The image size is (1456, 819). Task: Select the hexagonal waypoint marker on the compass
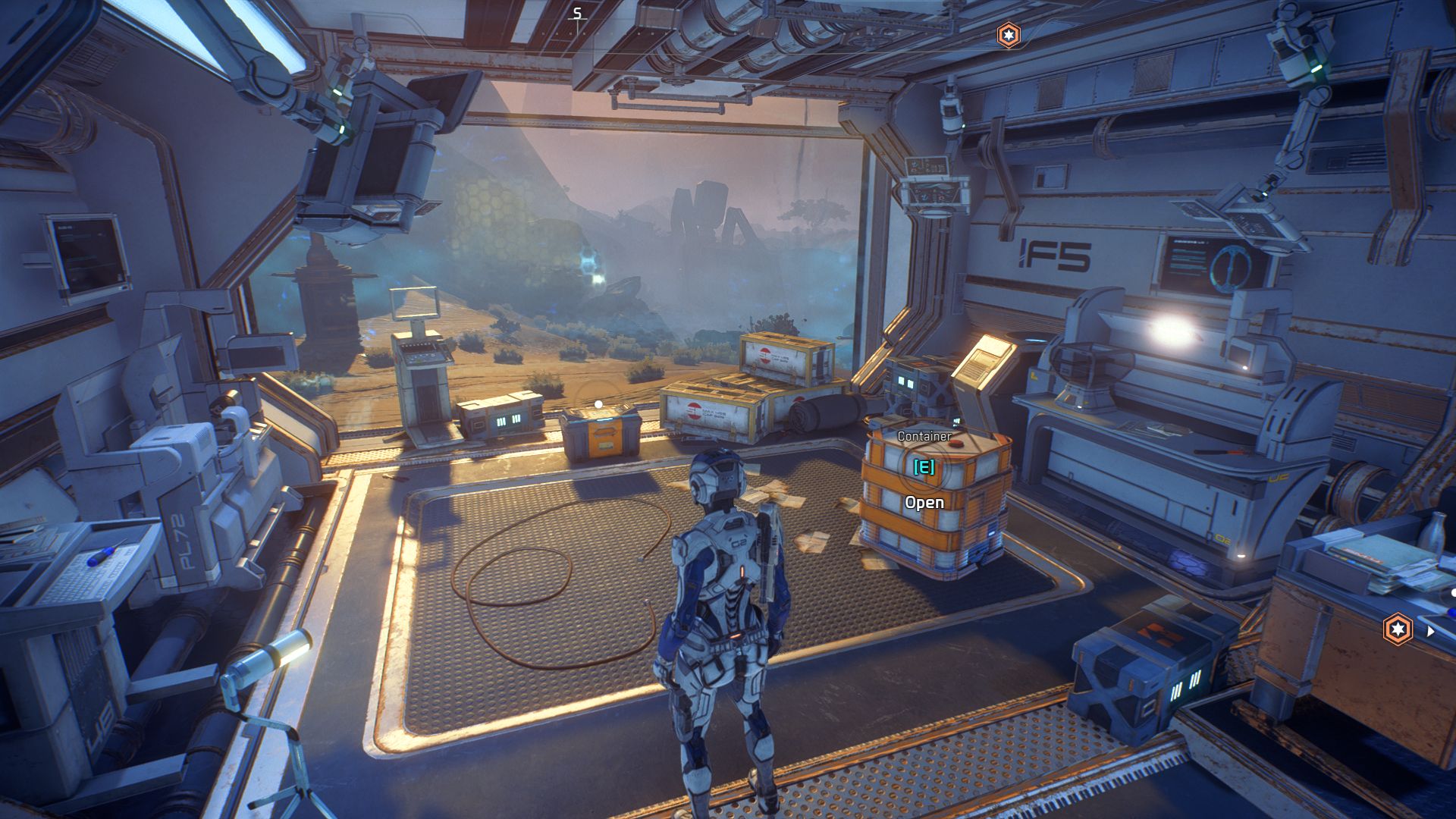[x=1008, y=35]
